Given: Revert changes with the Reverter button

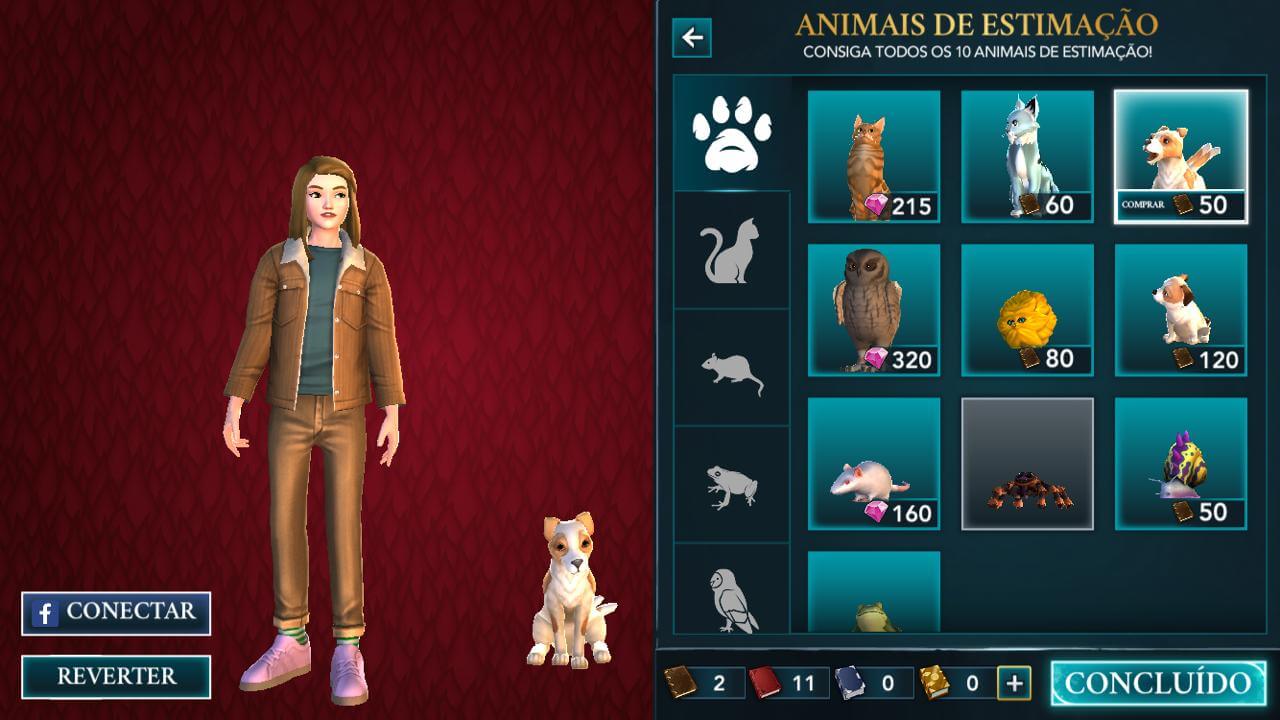Looking at the screenshot, I should tap(116, 676).
